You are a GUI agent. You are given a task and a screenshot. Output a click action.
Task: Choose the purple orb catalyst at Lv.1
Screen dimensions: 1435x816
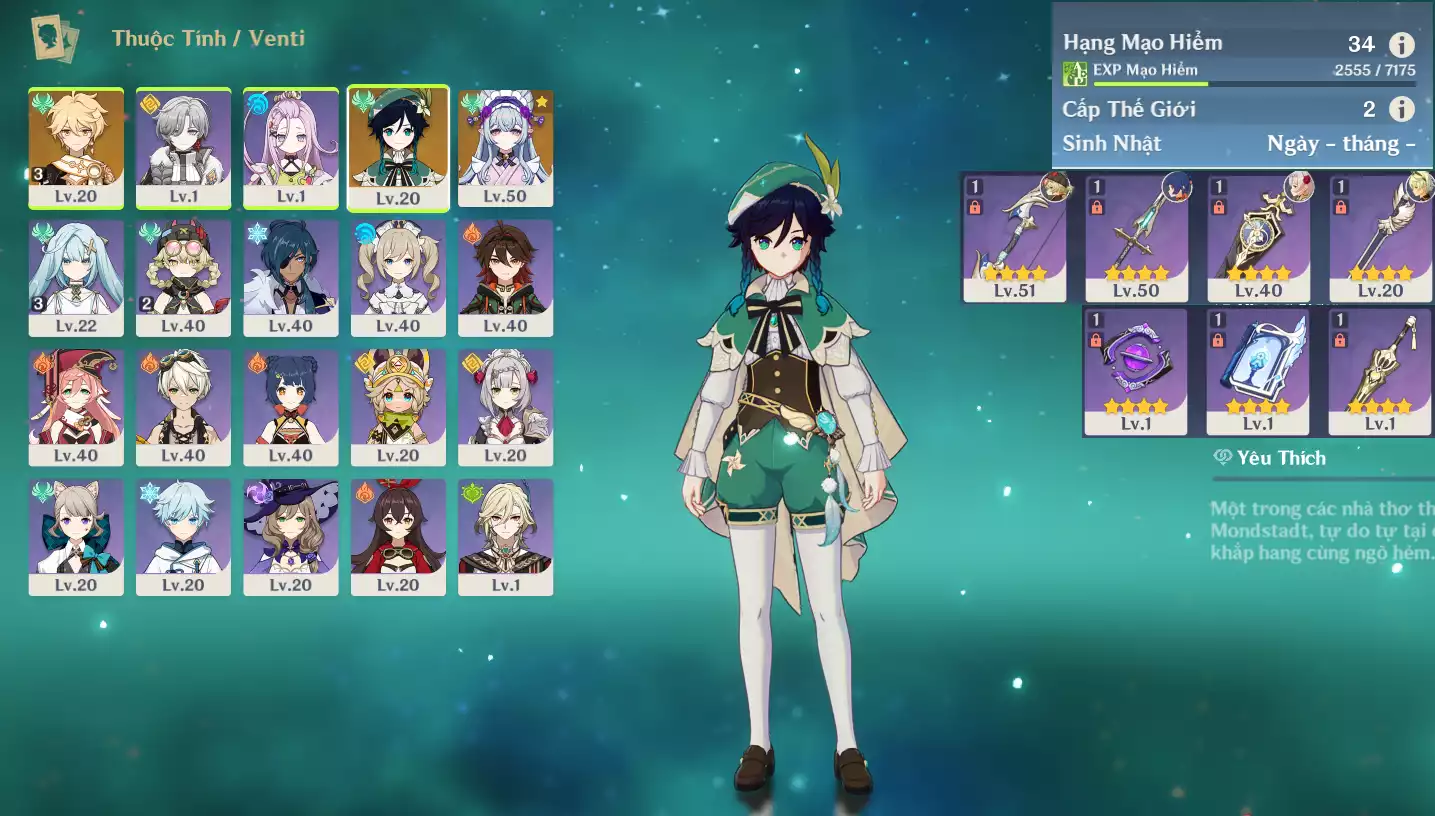(1135, 371)
